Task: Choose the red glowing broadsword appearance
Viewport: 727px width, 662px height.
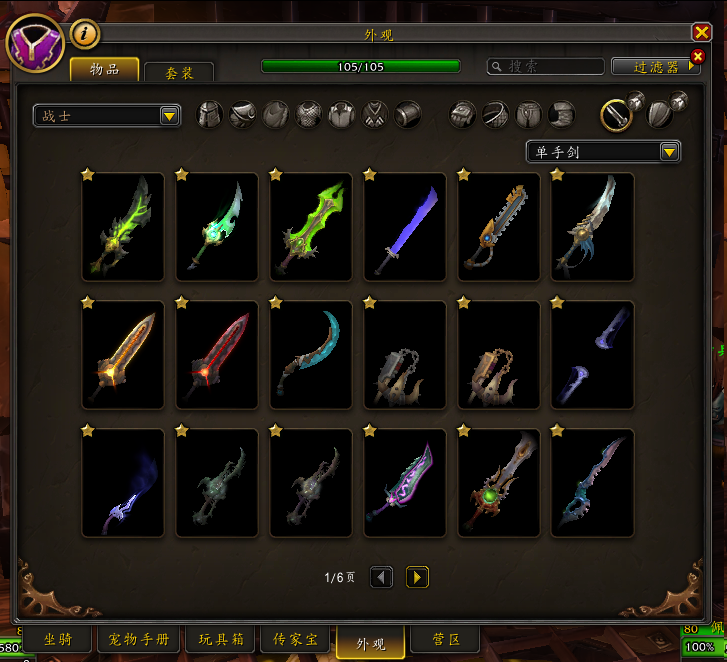Action: pyautogui.click(x=217, y=355)
